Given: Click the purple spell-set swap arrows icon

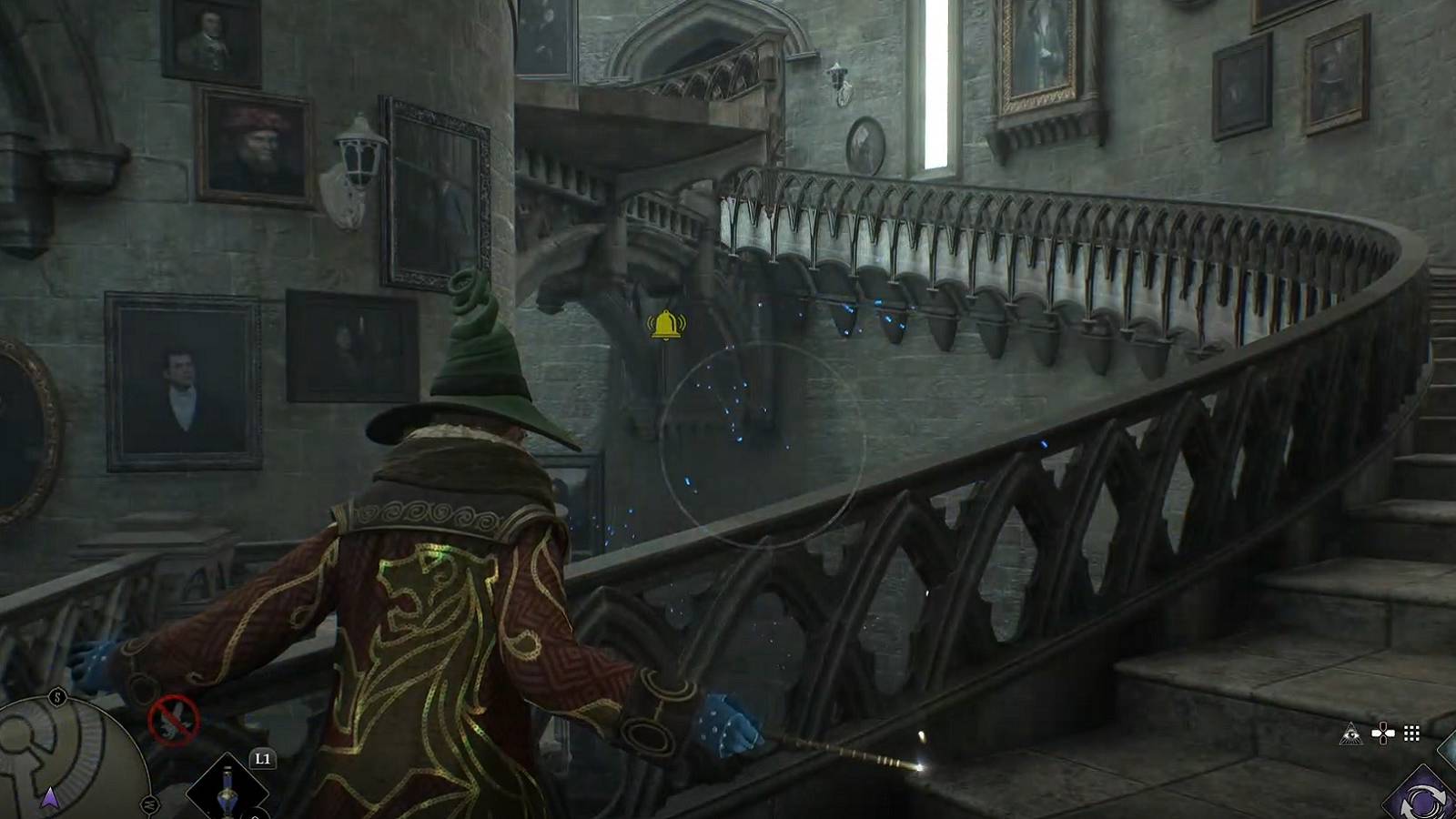Looking at the screenshot, I should tap(1423, 799).
